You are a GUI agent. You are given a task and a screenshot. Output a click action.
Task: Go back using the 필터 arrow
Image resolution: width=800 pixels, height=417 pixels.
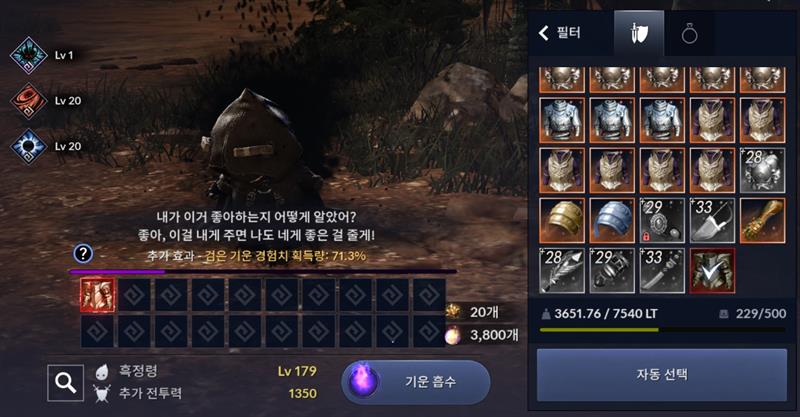click(x=545, y=33)
